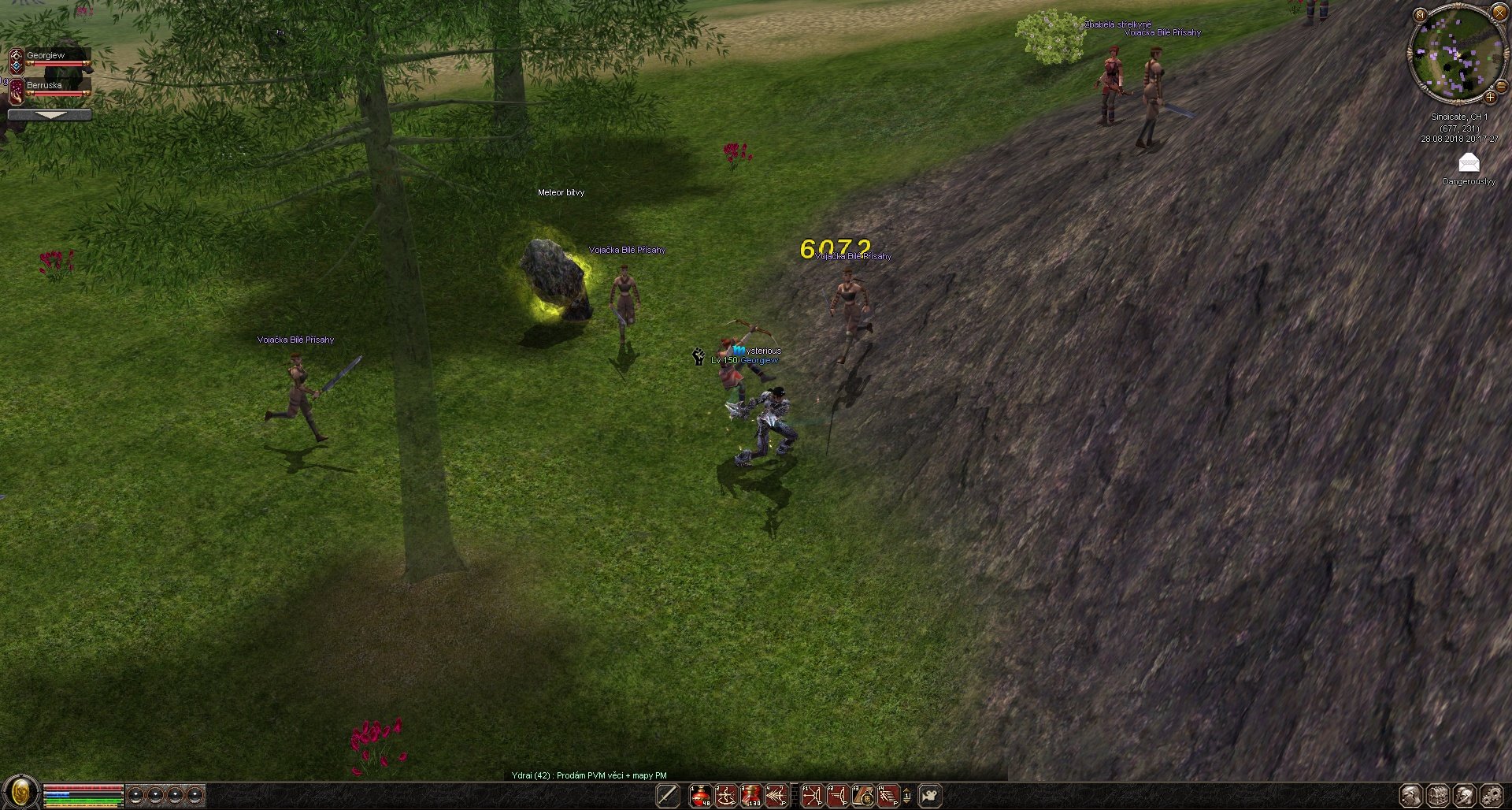Use the red potion with 48 left
Image resolution: width=1512 pixels, height=810 pixels.
point(700,796)
